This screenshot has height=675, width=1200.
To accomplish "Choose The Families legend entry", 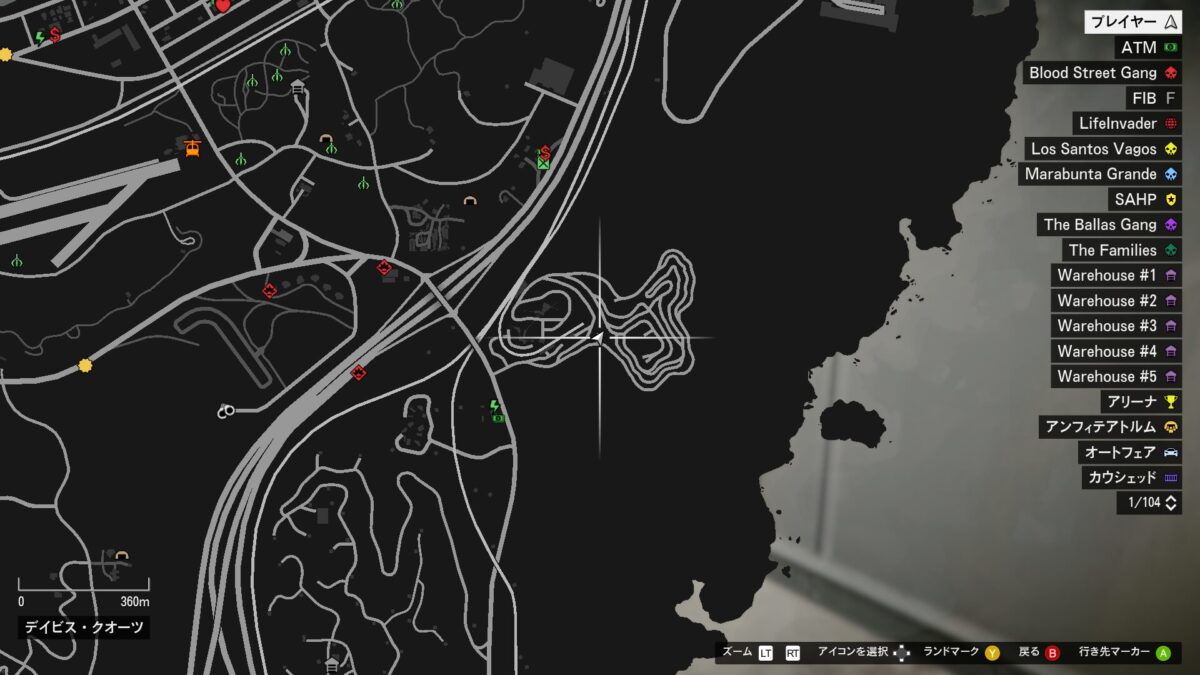I will [x=1122, y=250].
